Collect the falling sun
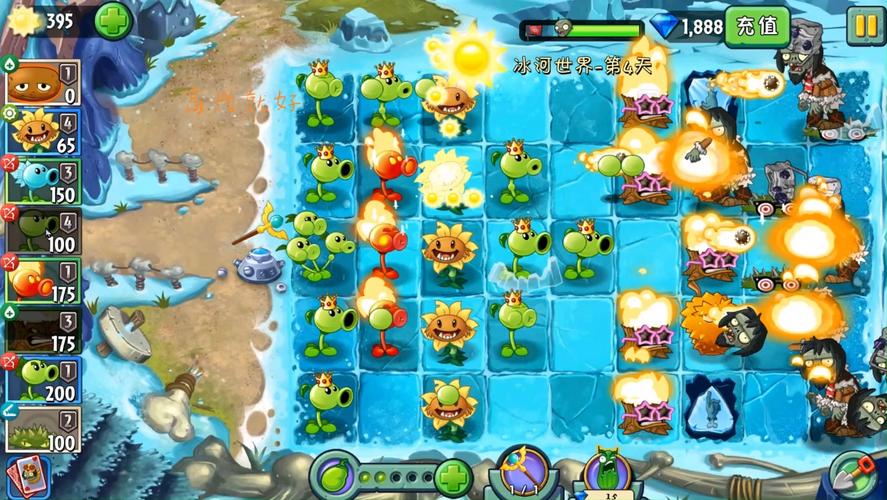 [x=470, y=55]
